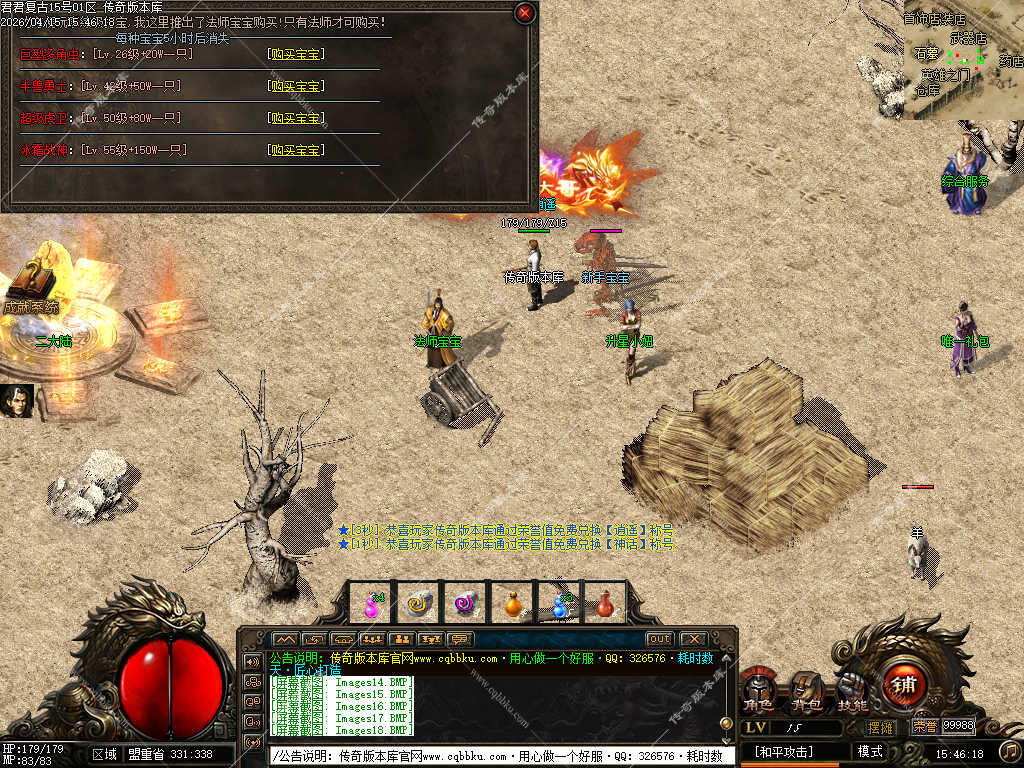Toggle the music note sound button
The image size is (1024, 768).
click(1008, 750)
